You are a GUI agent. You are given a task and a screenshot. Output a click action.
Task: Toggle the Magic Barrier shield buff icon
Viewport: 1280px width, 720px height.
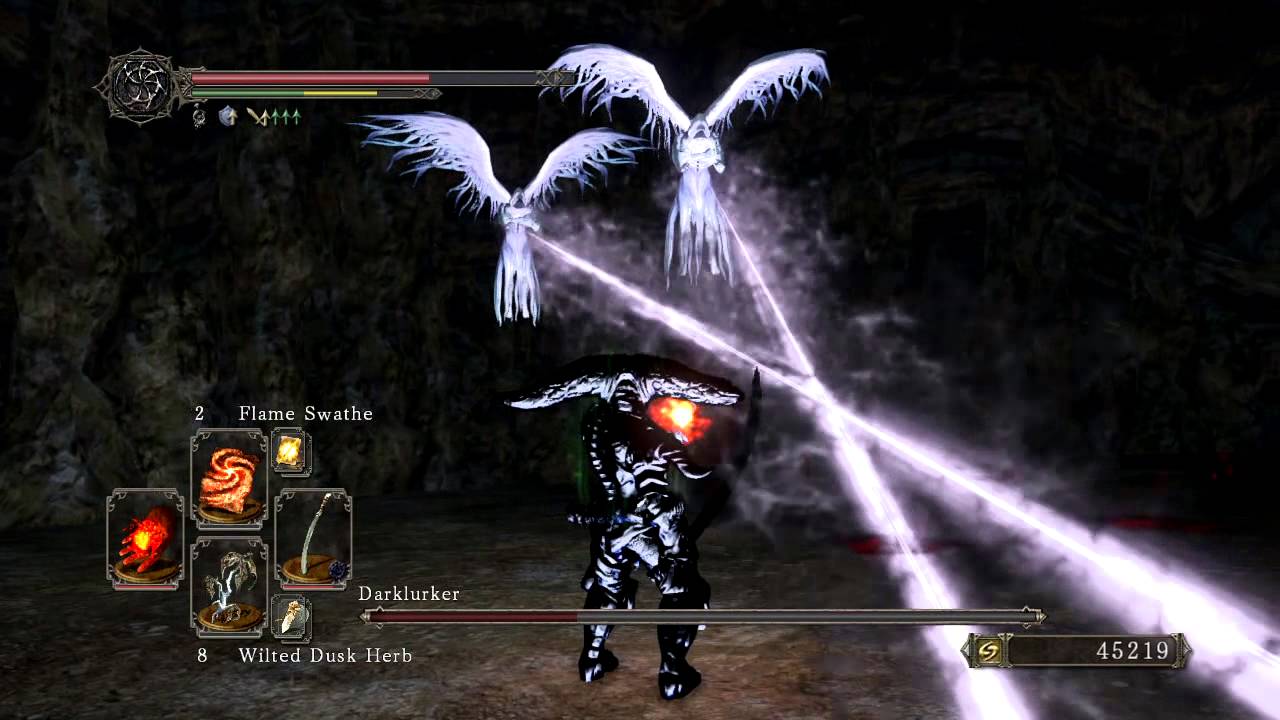[x=226, y=116]
